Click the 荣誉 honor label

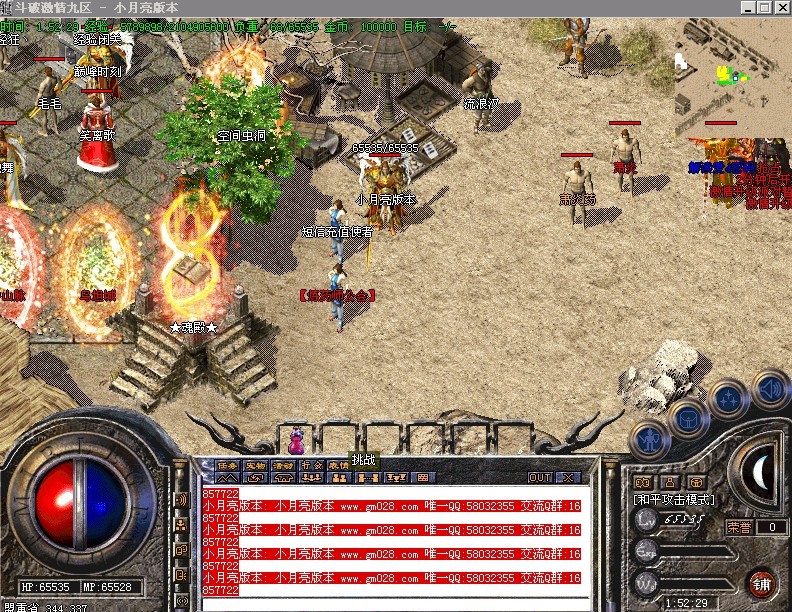[x=739, y=527]
